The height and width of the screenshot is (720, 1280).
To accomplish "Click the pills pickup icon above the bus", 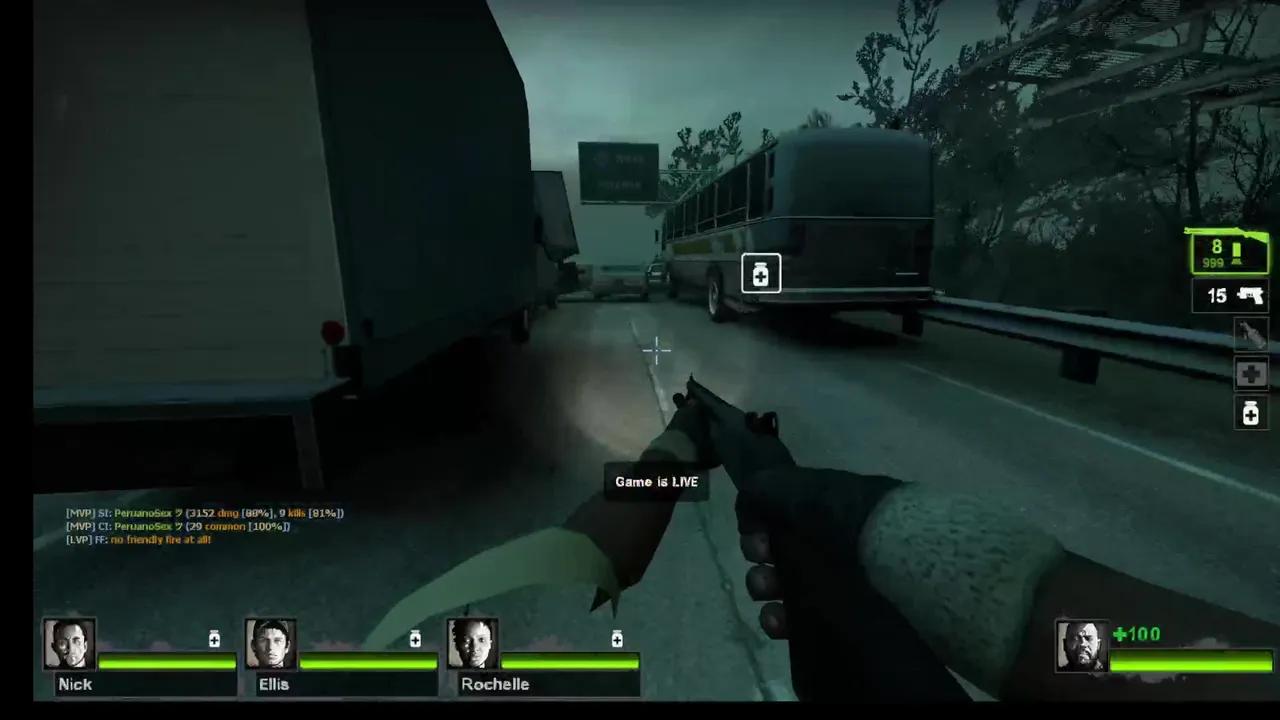I will [761, 274].
